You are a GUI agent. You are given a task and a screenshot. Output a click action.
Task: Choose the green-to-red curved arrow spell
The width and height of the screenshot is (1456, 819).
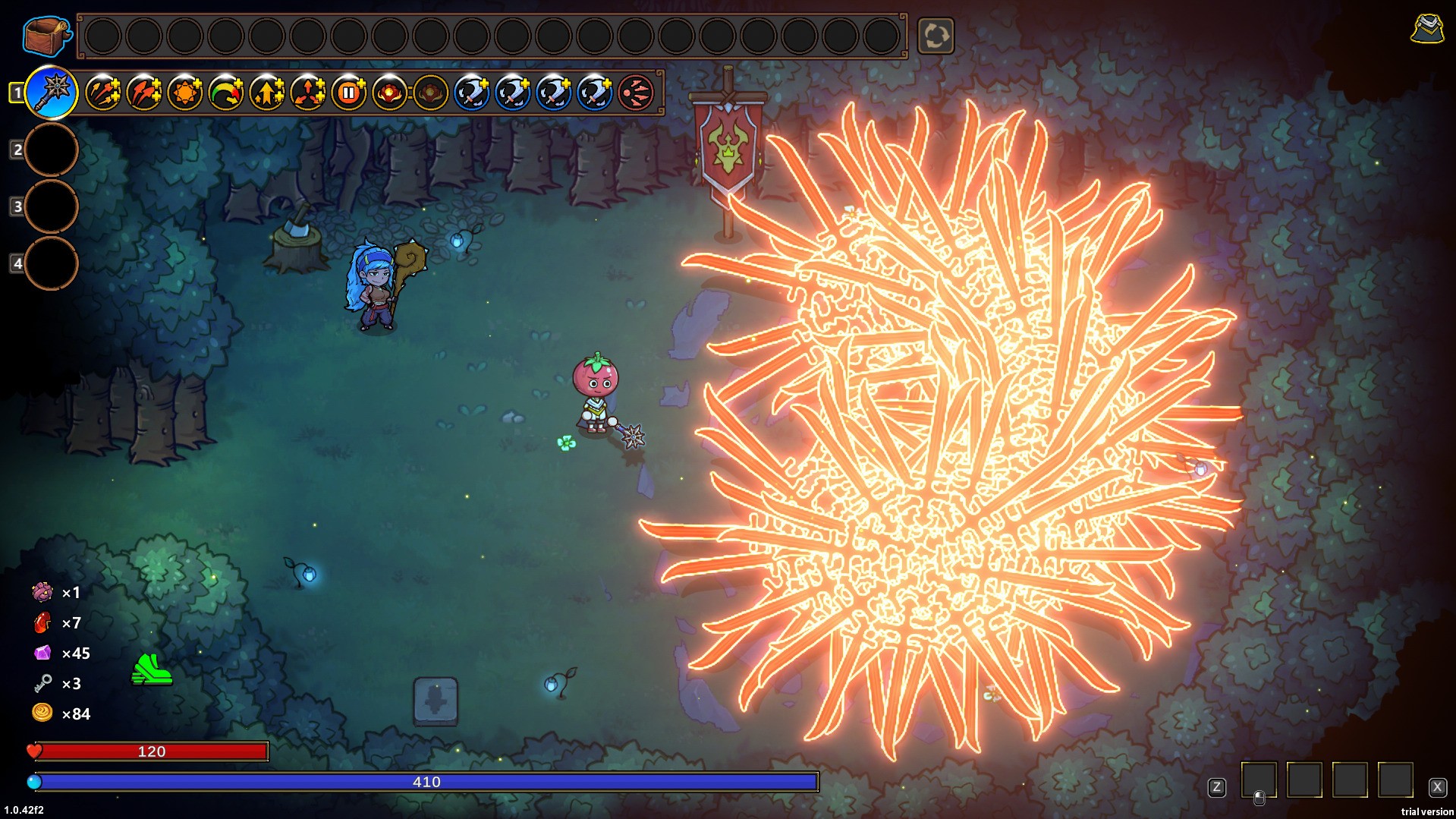click(x=226, y=93)
